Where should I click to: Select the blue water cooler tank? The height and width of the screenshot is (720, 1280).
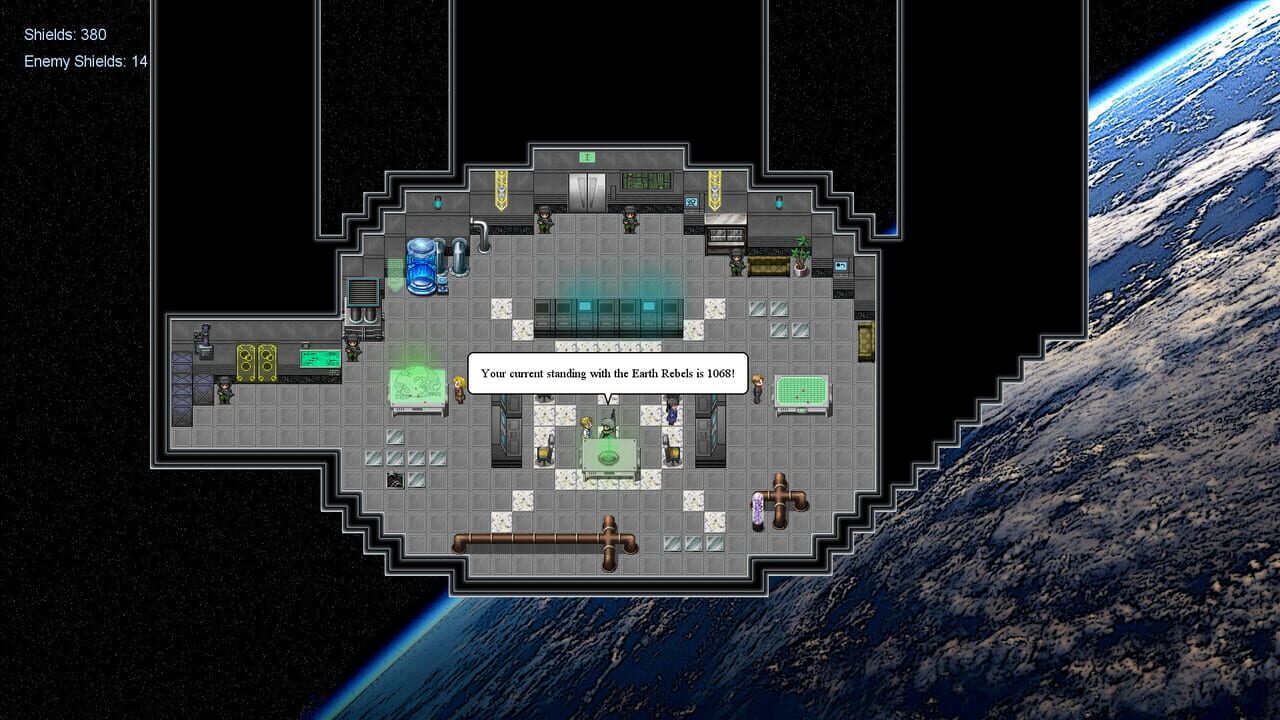[x=421, y=264]
